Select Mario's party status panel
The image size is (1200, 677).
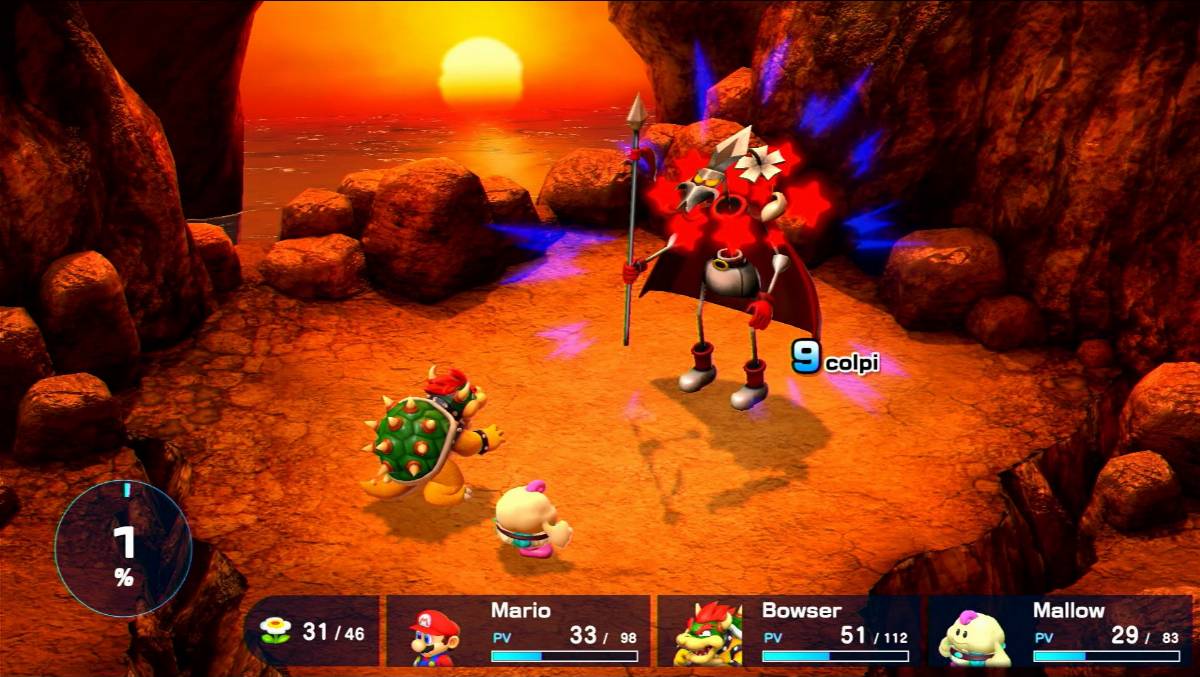[x=518, y=631]
